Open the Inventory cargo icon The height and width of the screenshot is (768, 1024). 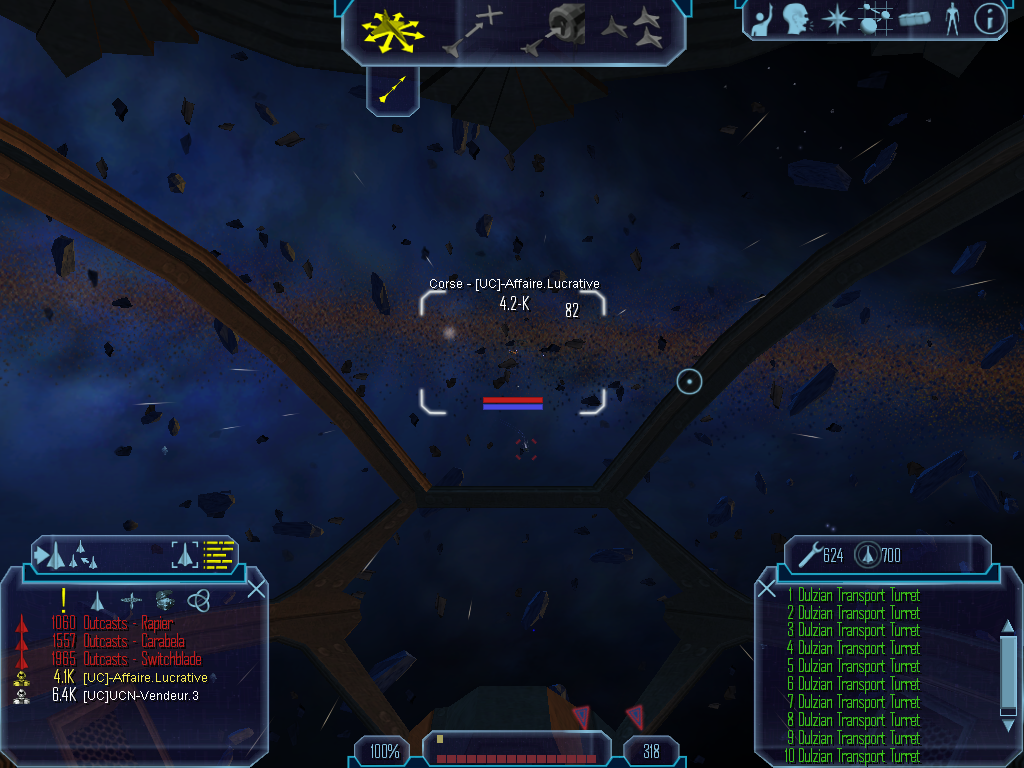(x=914, y=19)
